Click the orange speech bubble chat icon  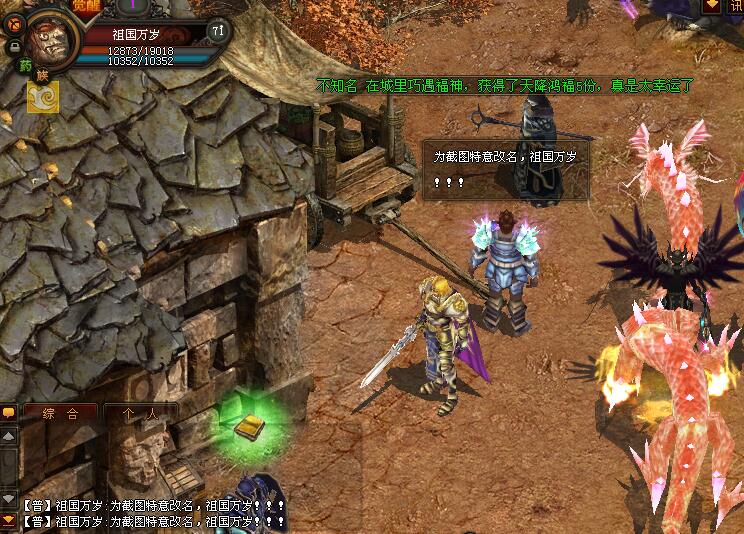(8, 412)
